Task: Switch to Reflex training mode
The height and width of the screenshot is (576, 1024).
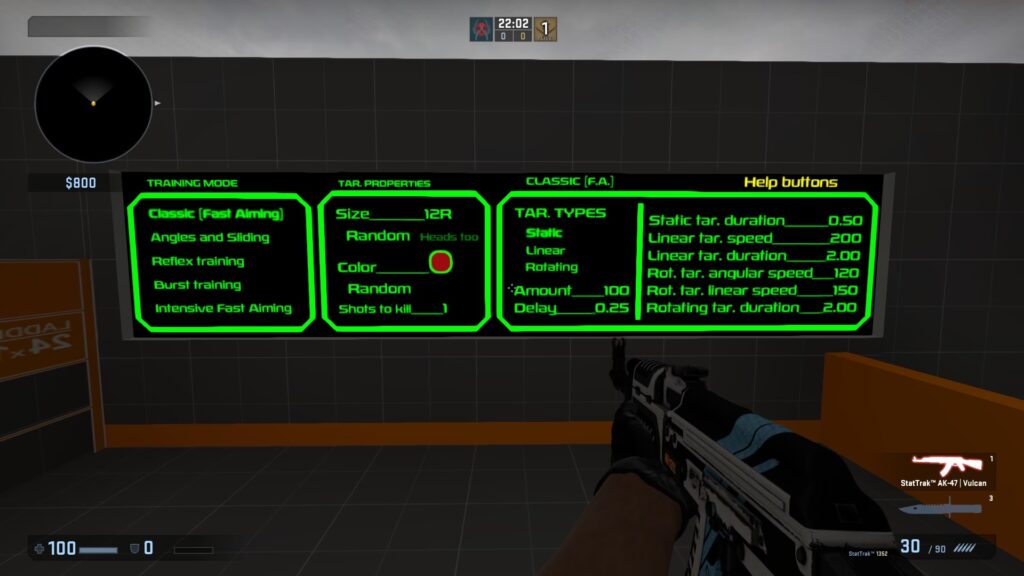Action: point(198,262)
